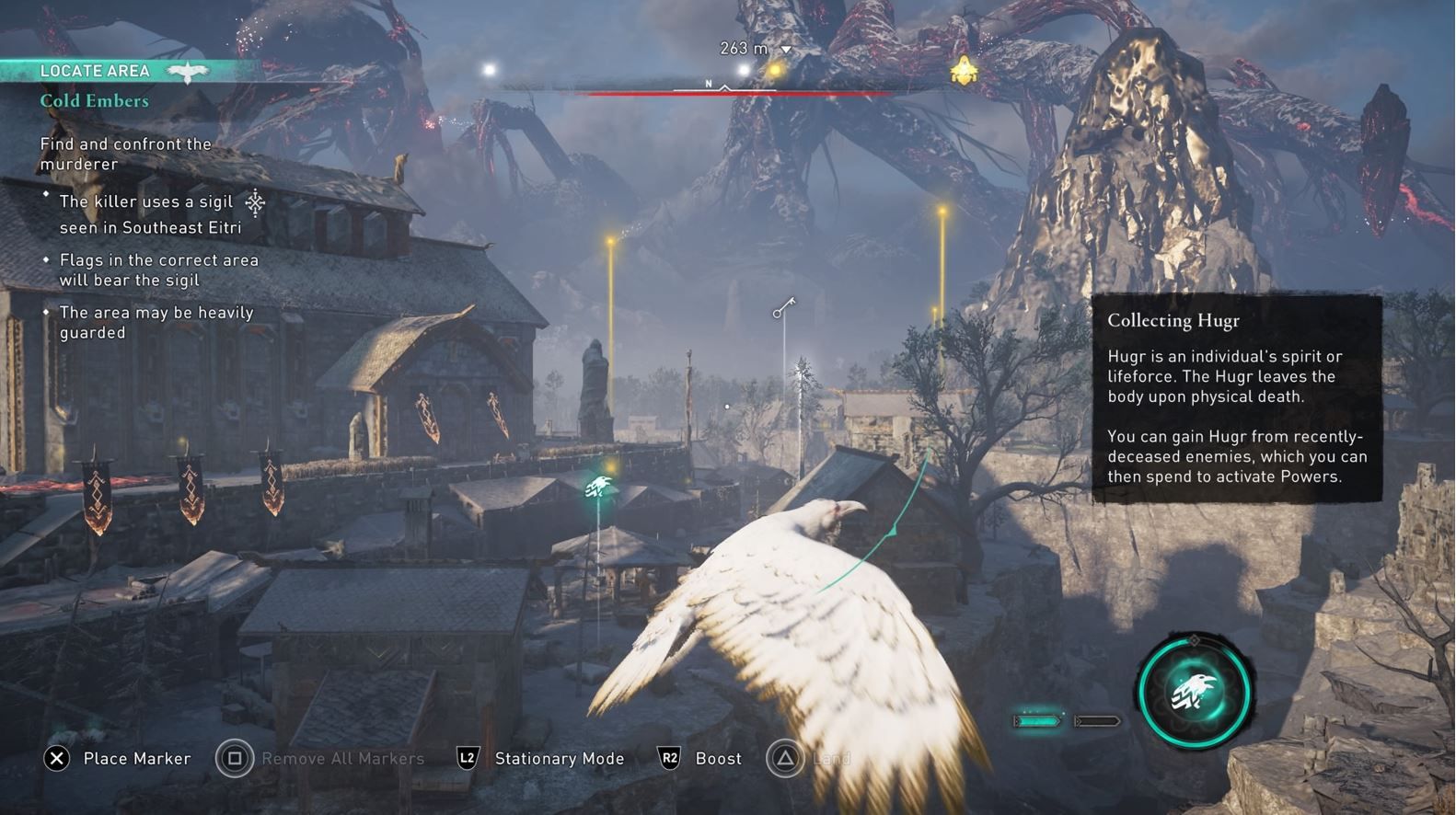Click the sigil symbol next to Southeast Eitri text
This screenshot has width=1456, height=815.
(x=255, y=201)
